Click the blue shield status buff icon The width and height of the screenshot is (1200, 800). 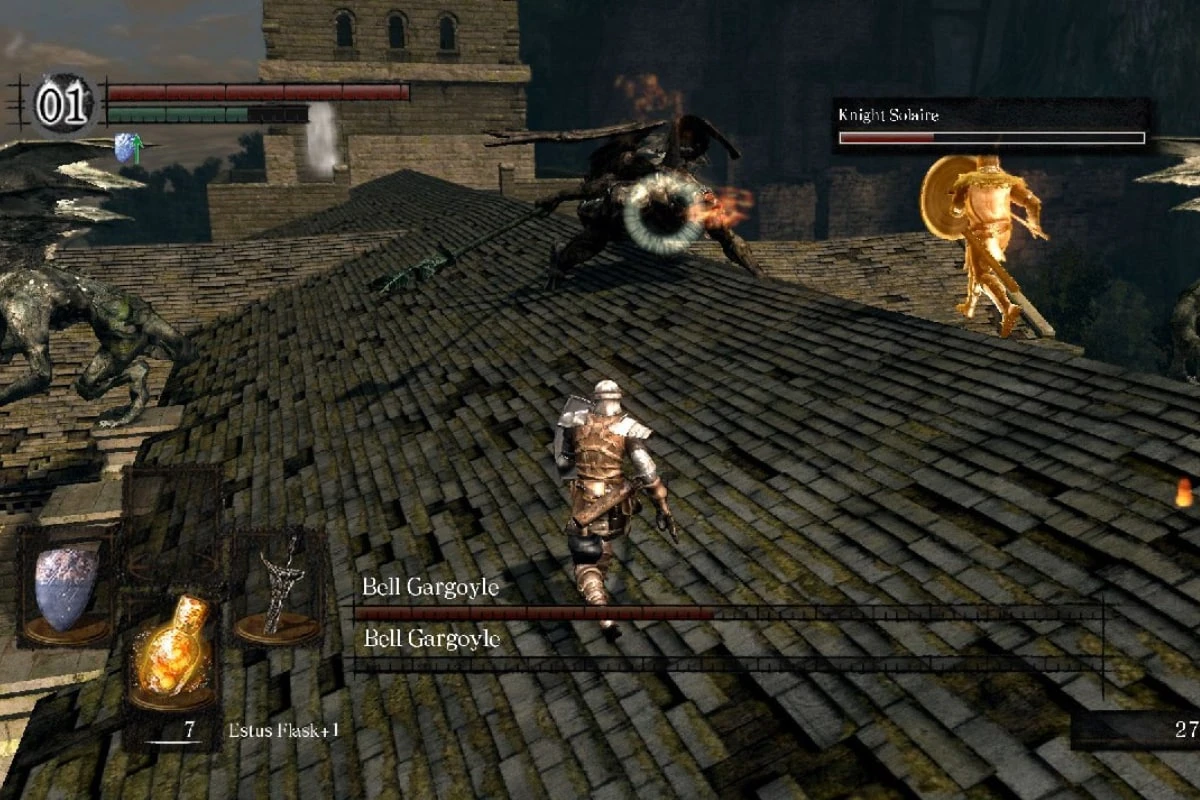point(126,149)
